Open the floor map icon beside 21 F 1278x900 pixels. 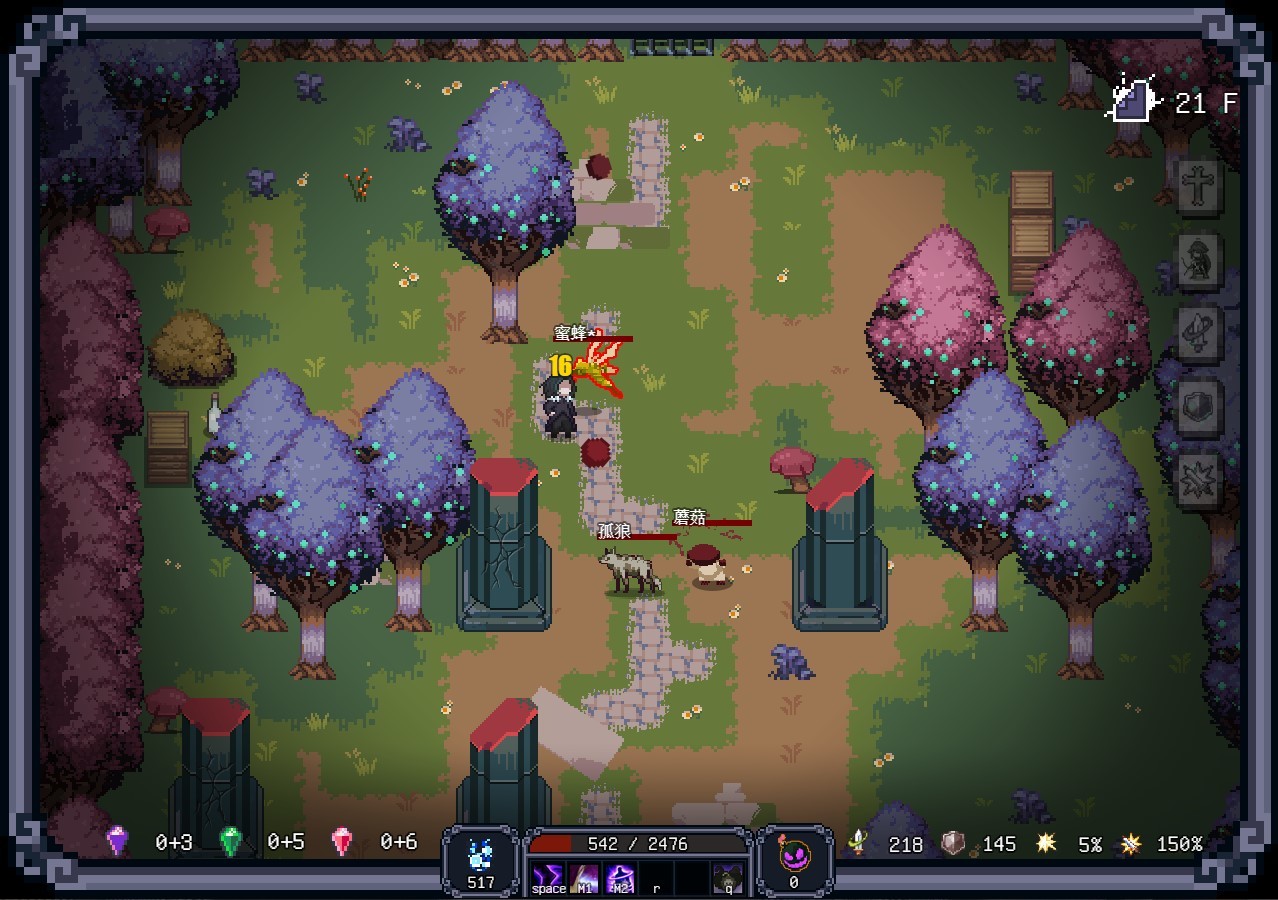tap(1134, 101)
